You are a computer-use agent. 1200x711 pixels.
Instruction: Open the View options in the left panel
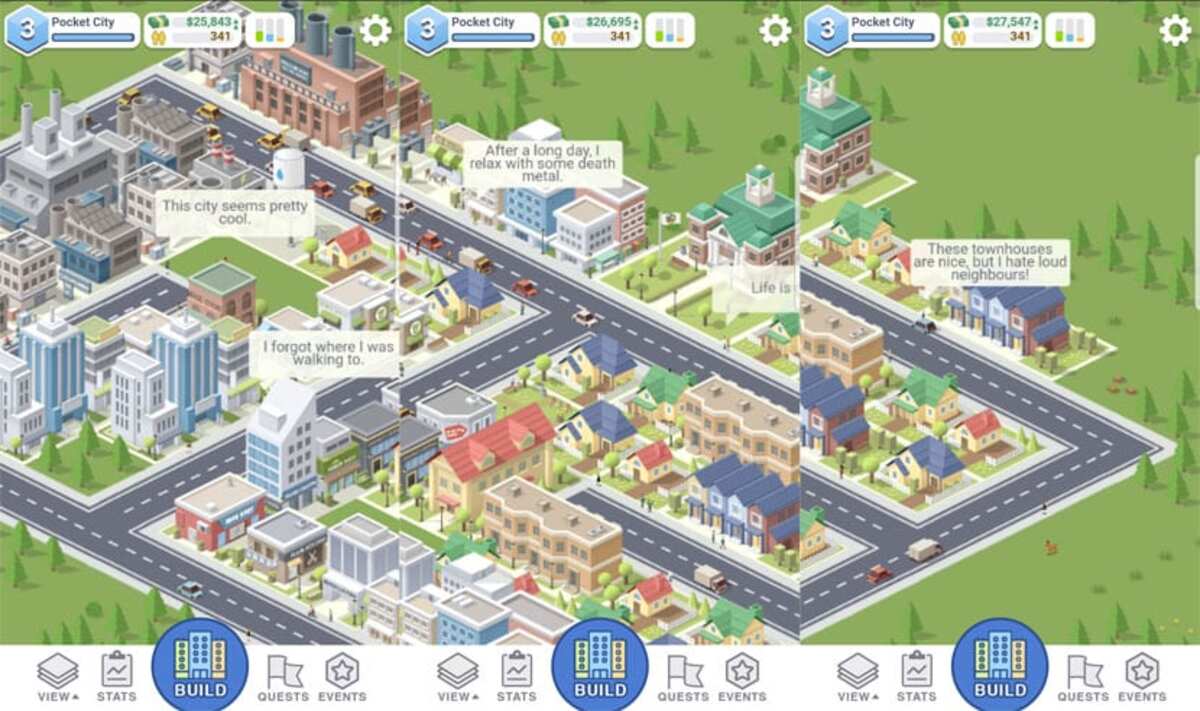58,676
